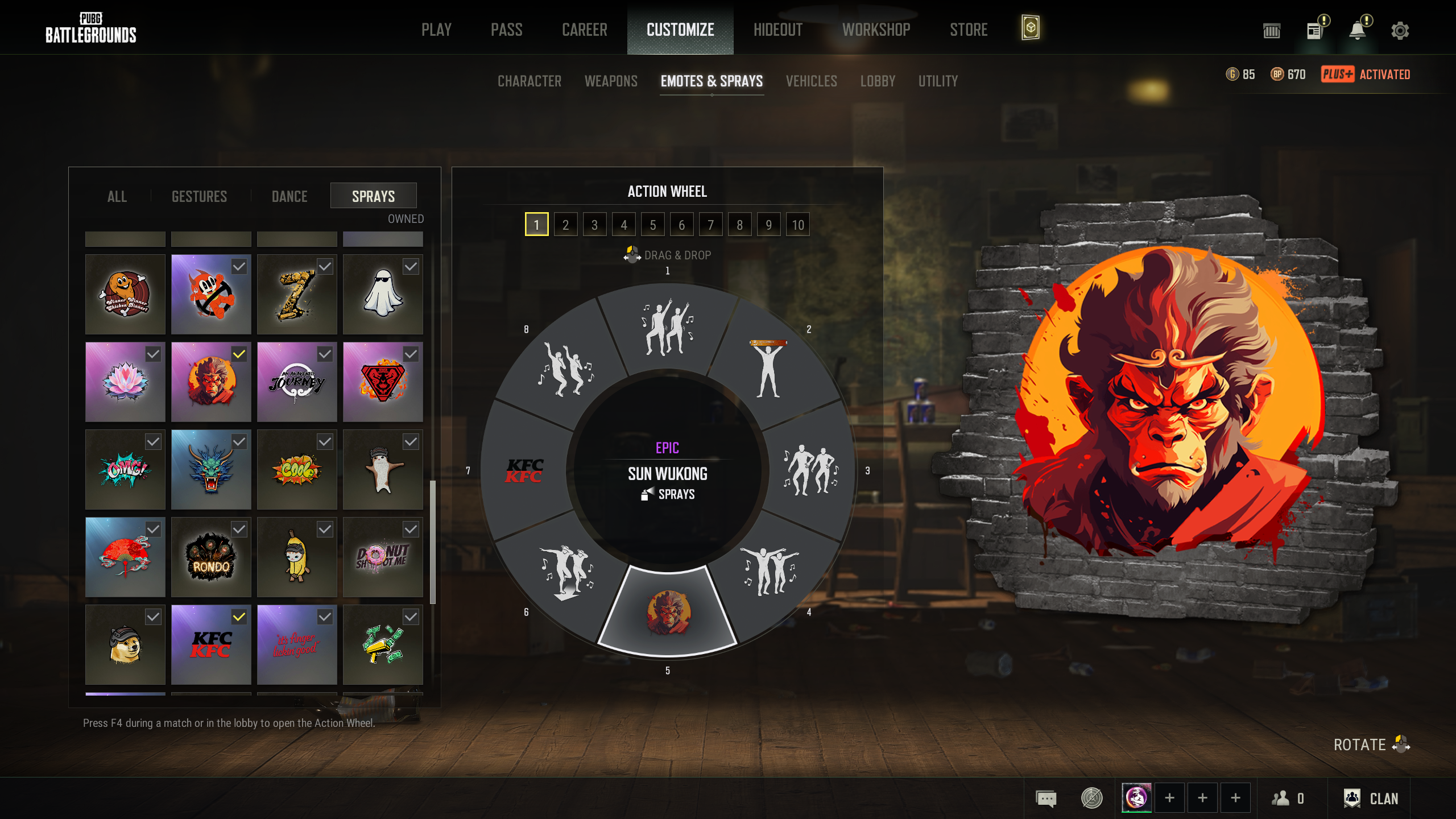Switch to the Weapons customization tab
This screenshot has width=1456, height=819.
coord(611,81)
